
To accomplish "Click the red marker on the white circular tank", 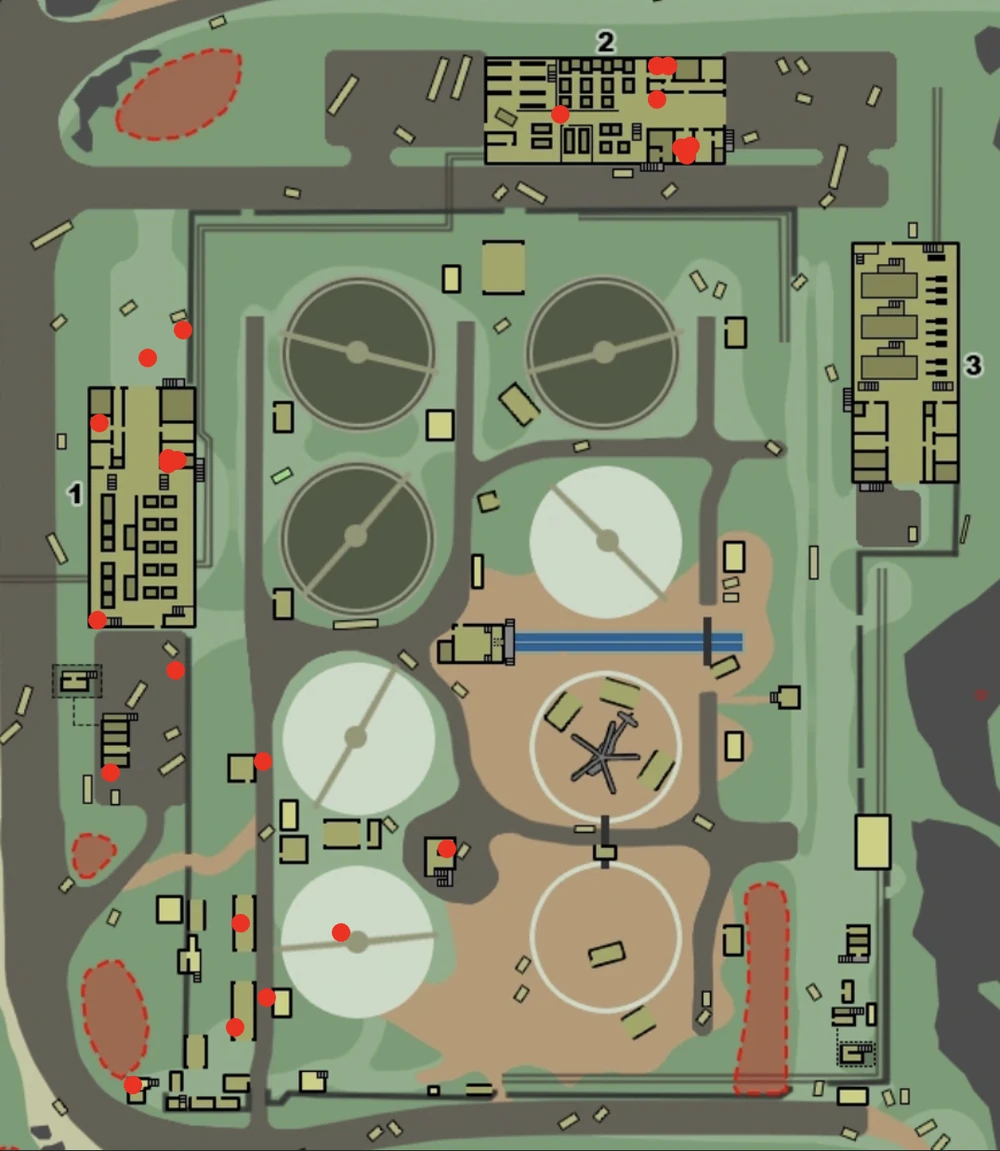I will pyautogui.click(x=341, y=932).
